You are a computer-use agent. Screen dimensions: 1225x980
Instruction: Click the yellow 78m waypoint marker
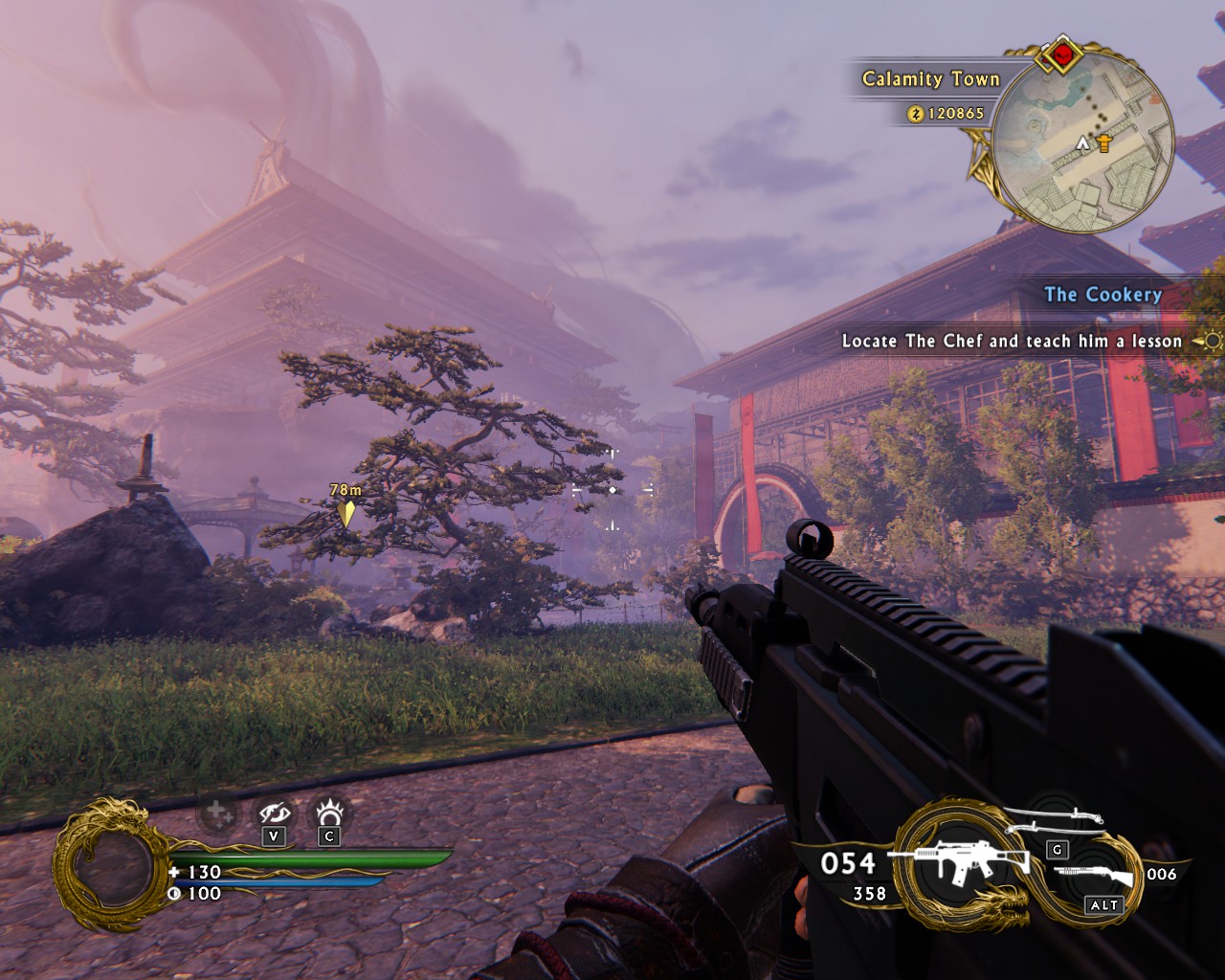345,513
